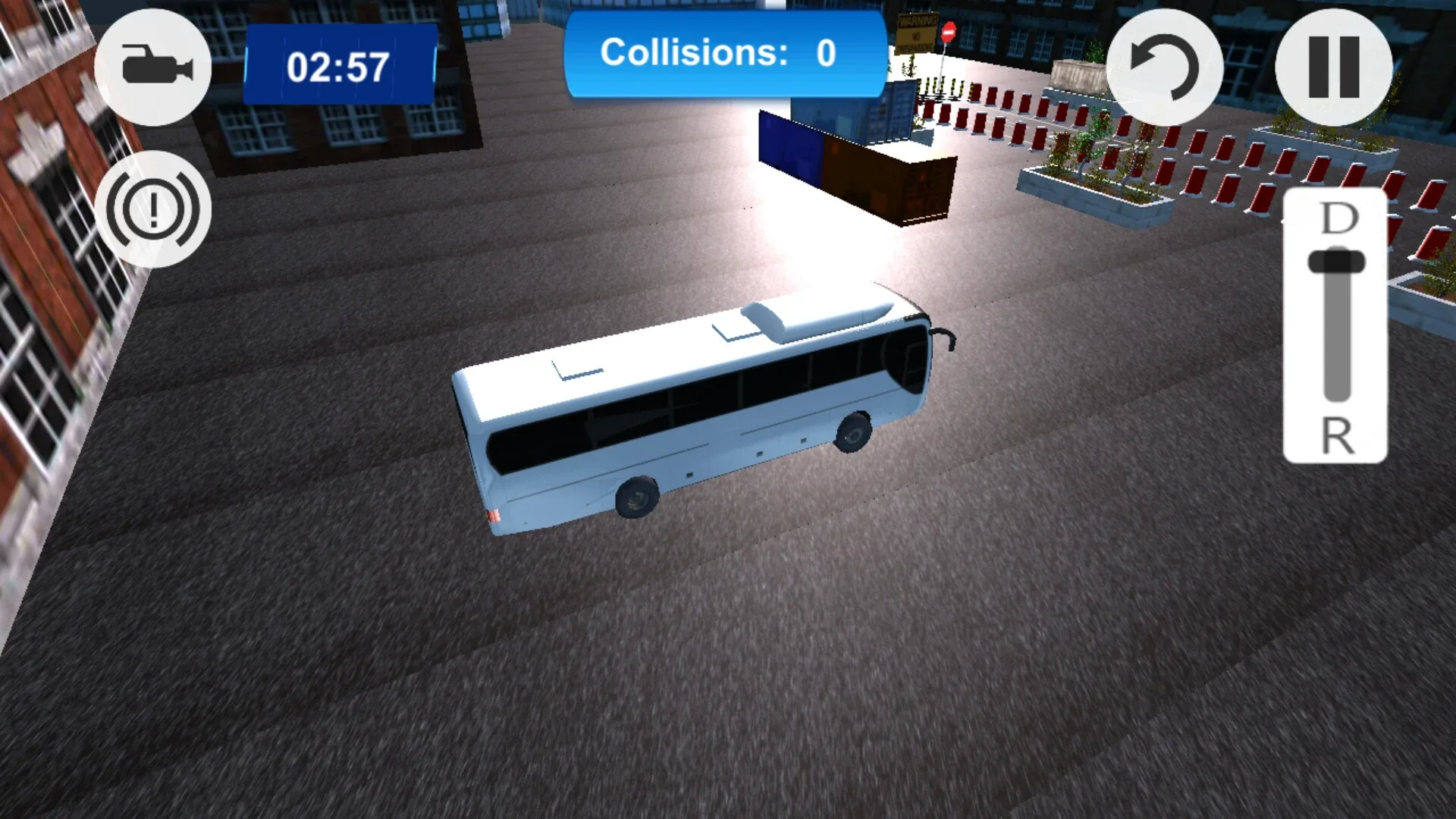Select the gear shifter knob
Screen dimensions: 1456x819
coord(1338,262)
